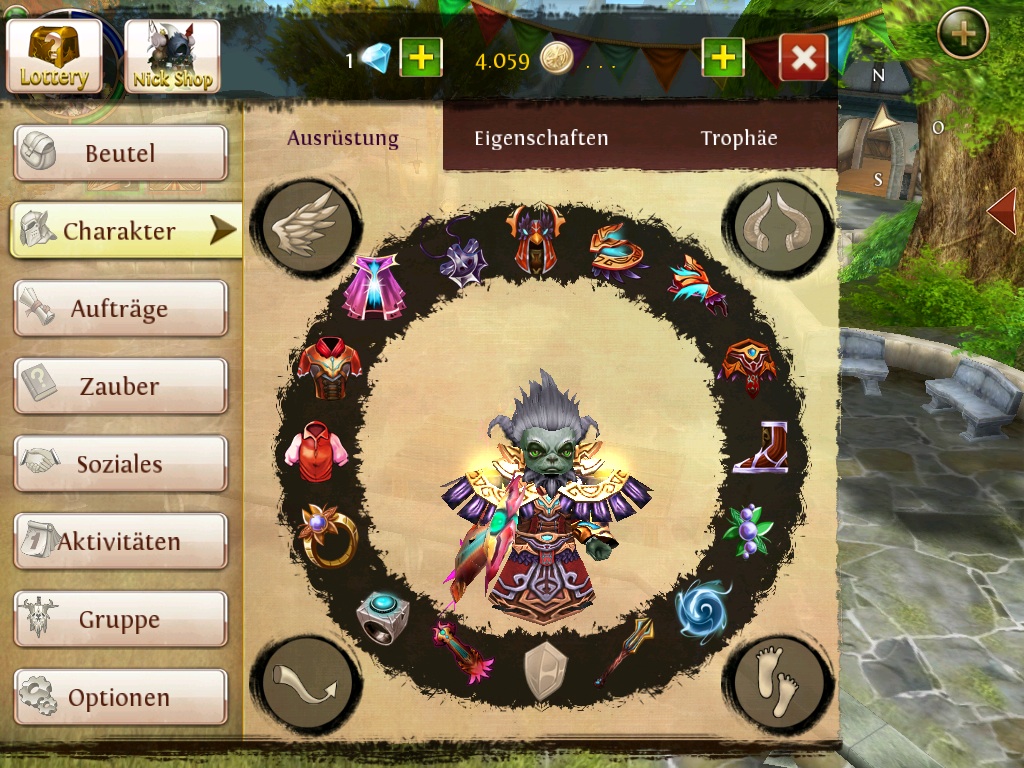Select the gold ring with purple gem
The image size is (1024, 768).
(326, 531)
